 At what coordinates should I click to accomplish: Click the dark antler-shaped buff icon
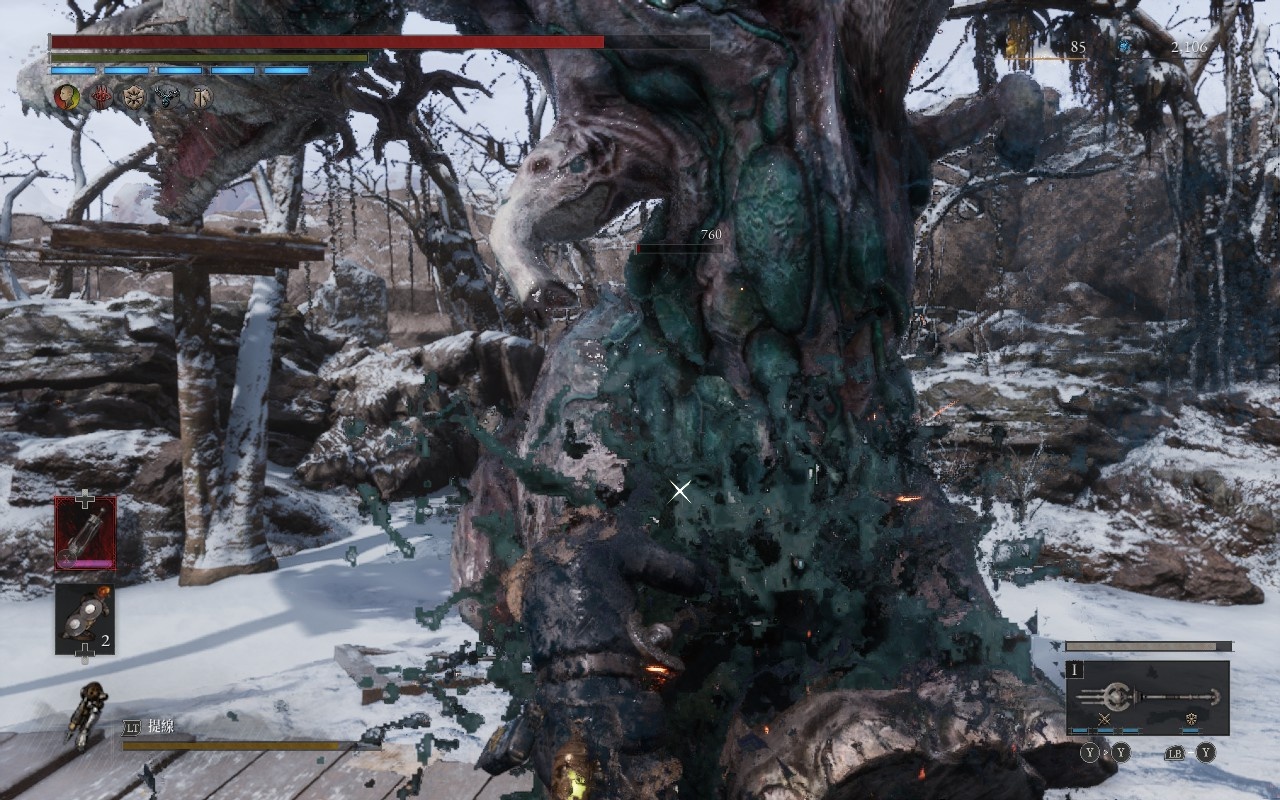coord(168,97)
